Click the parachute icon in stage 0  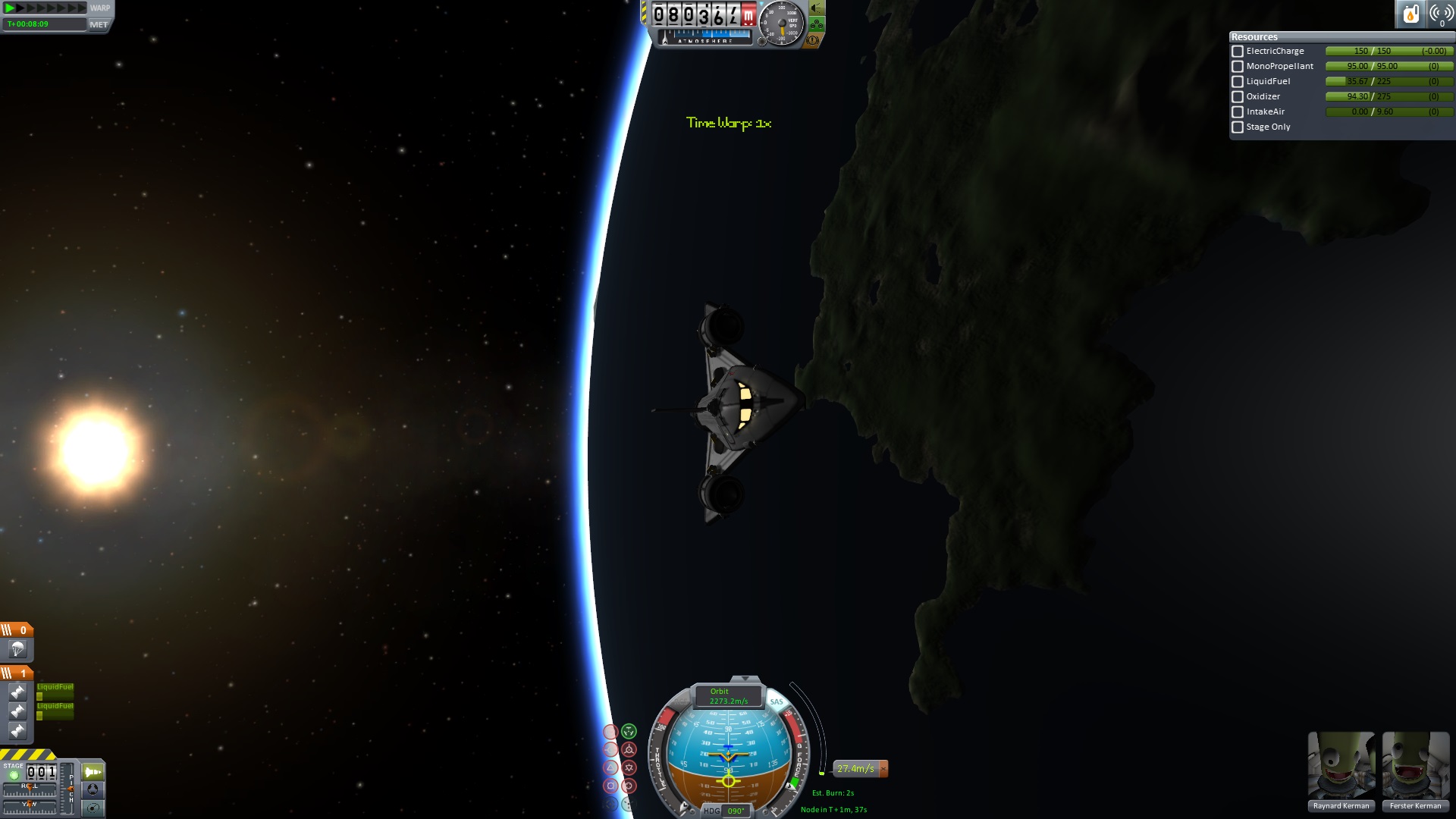[17, 649]
